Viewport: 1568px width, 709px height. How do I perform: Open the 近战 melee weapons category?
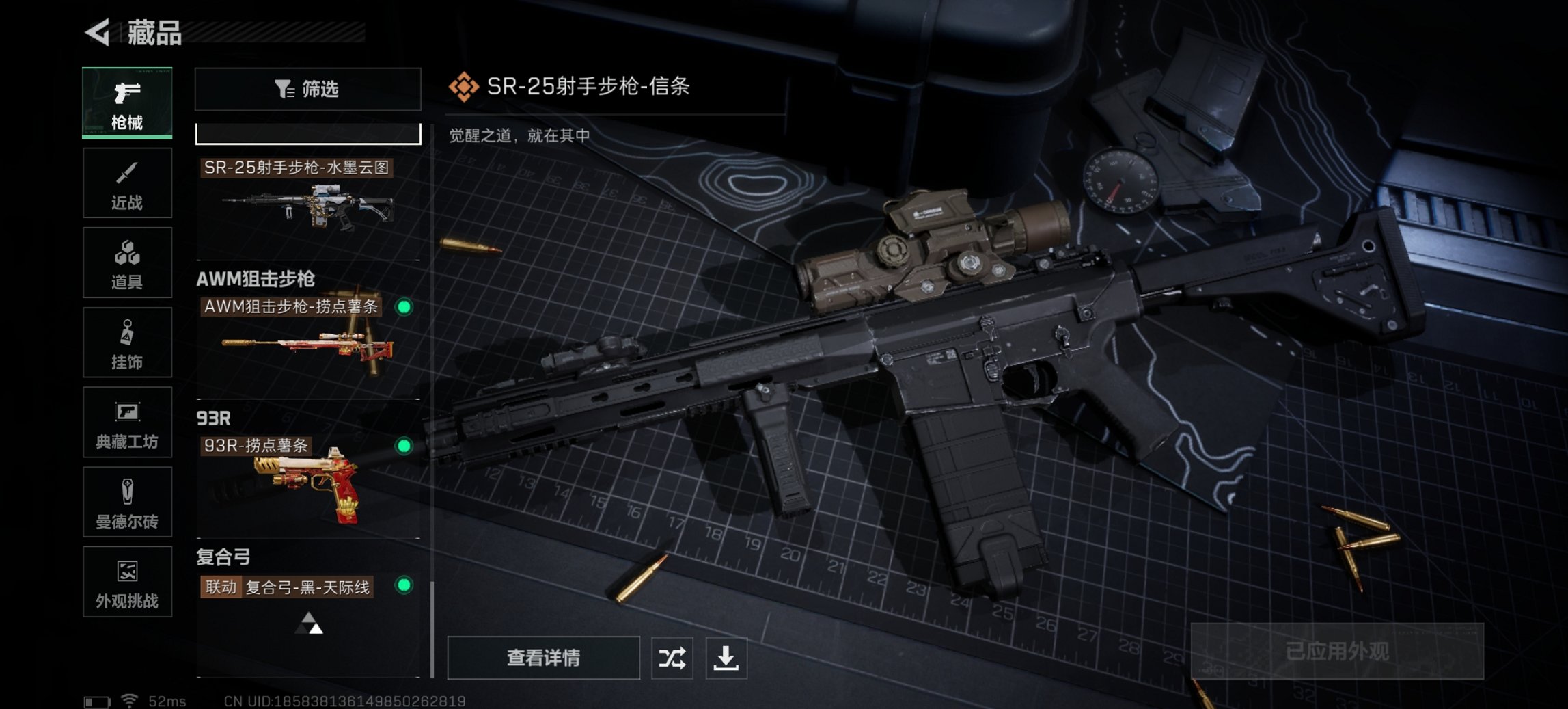(x=127, y=182)
